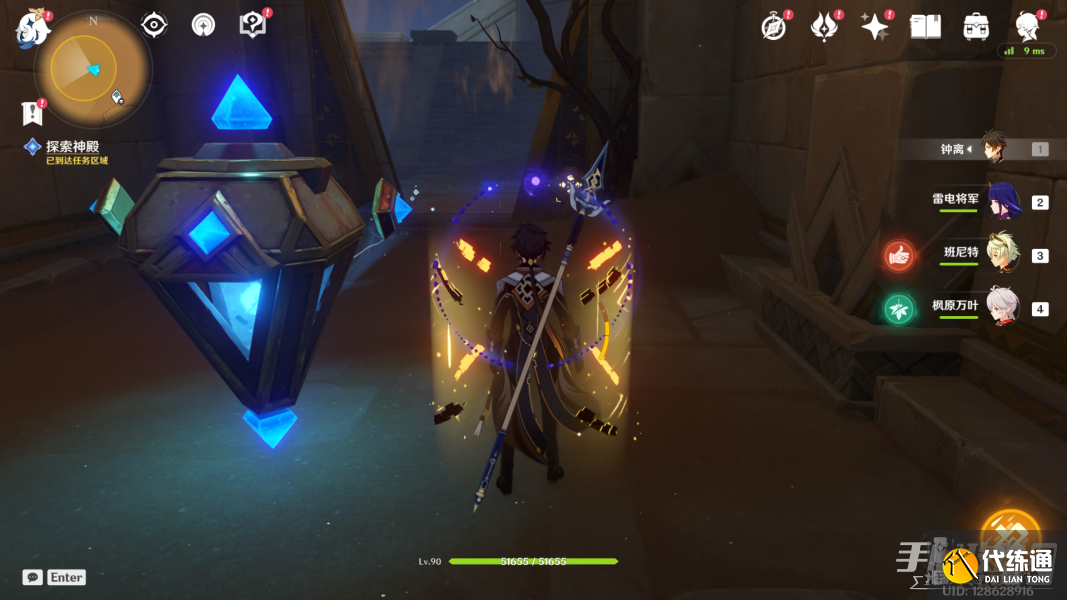Viewport: 1067px width, 600px height.
Task: Open the quest menu banner icon
Action: (x=33, y=112)
